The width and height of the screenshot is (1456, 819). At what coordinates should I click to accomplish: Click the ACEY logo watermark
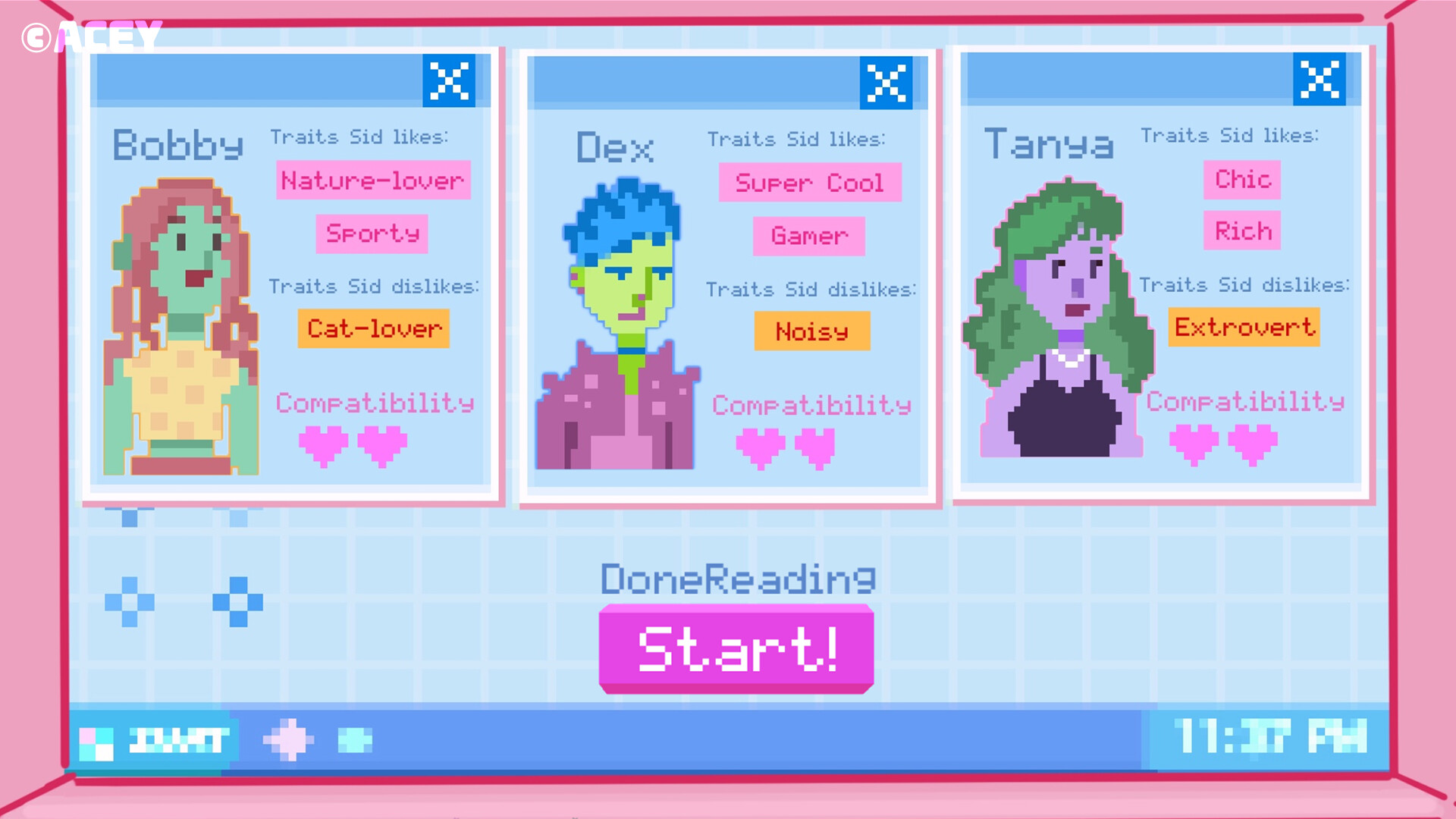91,34
